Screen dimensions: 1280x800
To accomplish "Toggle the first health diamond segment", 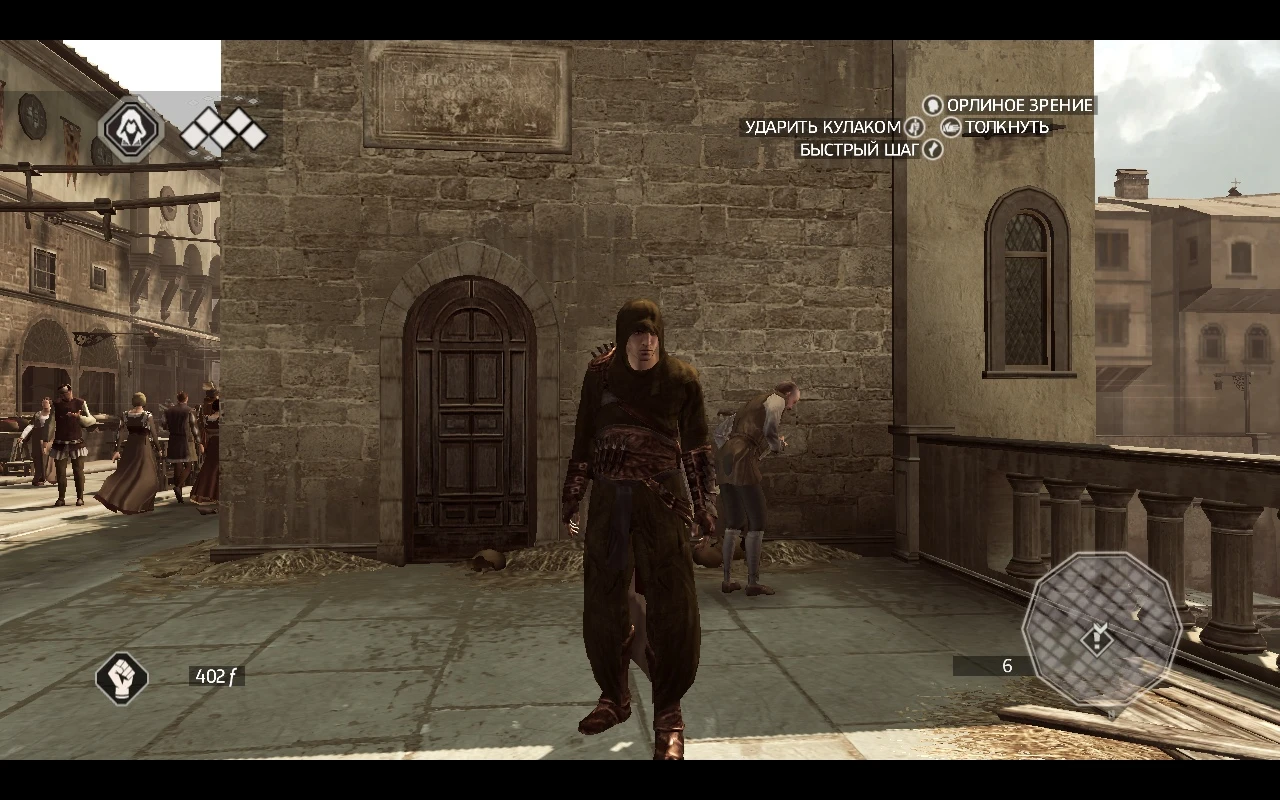I will point(191,134).
